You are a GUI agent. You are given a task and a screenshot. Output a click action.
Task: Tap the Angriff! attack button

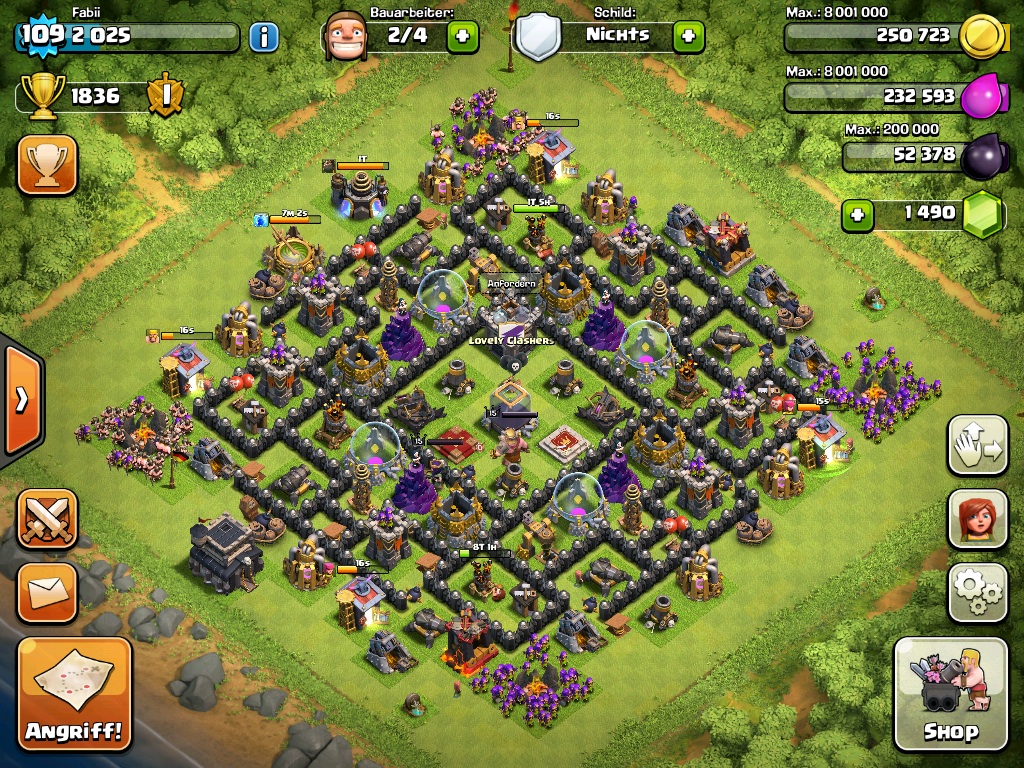pos(74,694)
